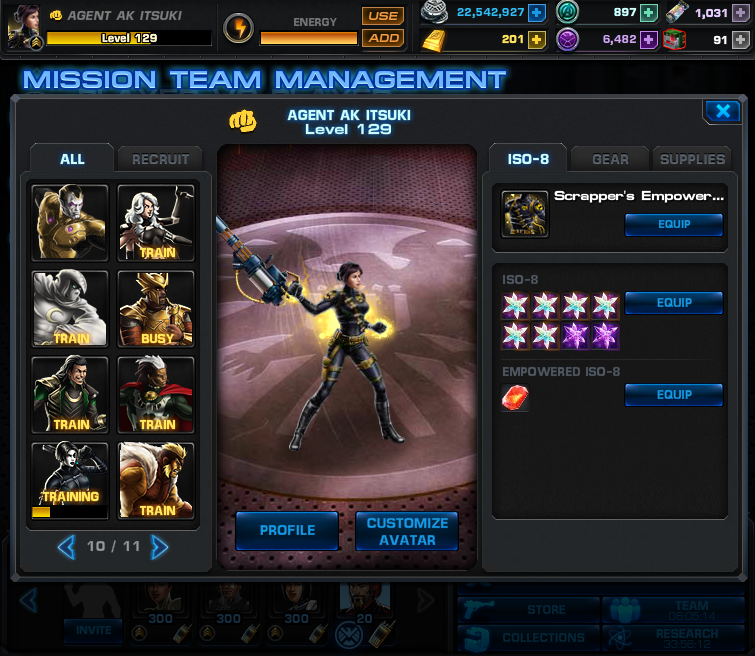Show the ALL heroes tab
The height and width of the screenshot is (656, 755).
tap(72, 159)
